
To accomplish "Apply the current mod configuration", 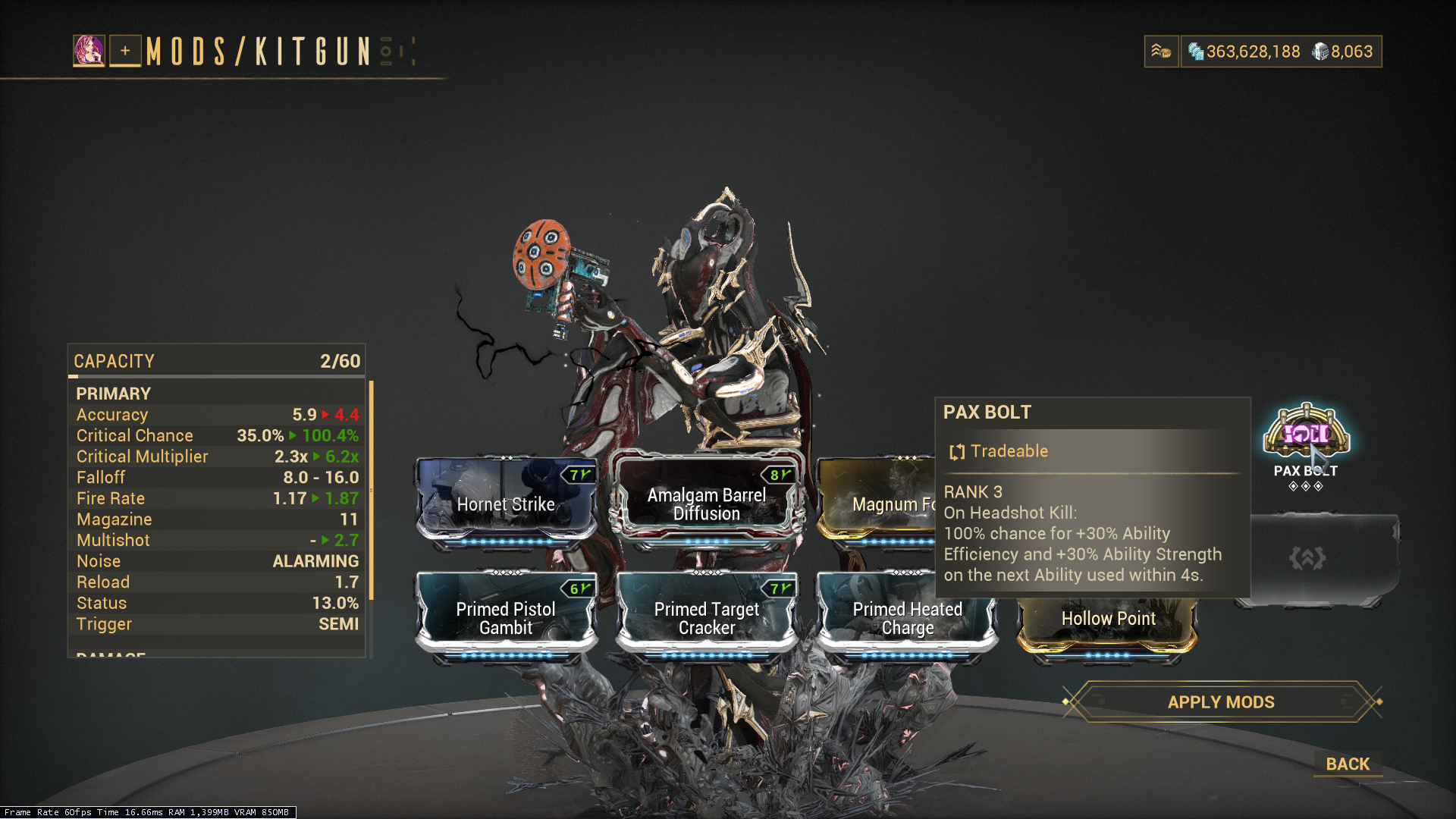I will (1221, 702).
